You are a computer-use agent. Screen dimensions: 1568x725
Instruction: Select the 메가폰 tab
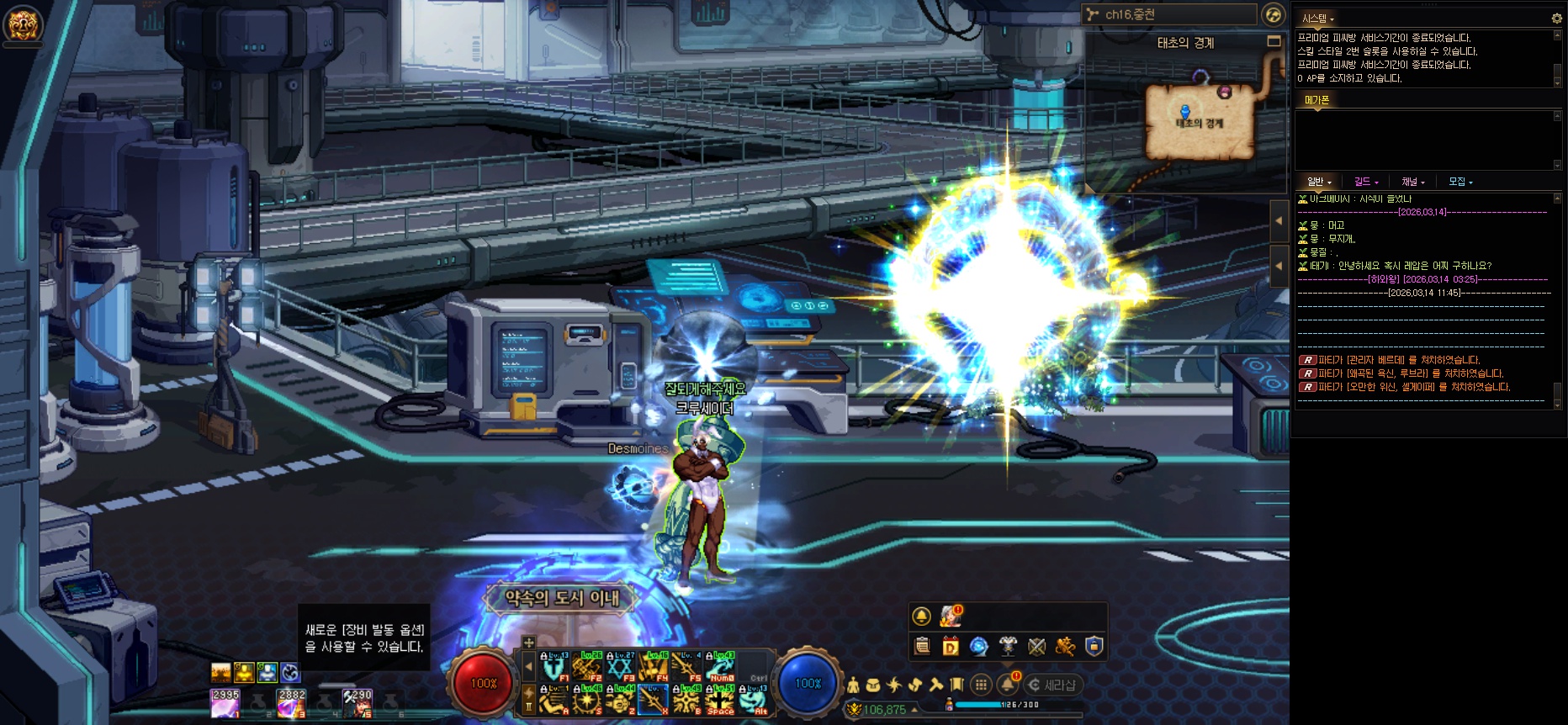(1316, 100)
